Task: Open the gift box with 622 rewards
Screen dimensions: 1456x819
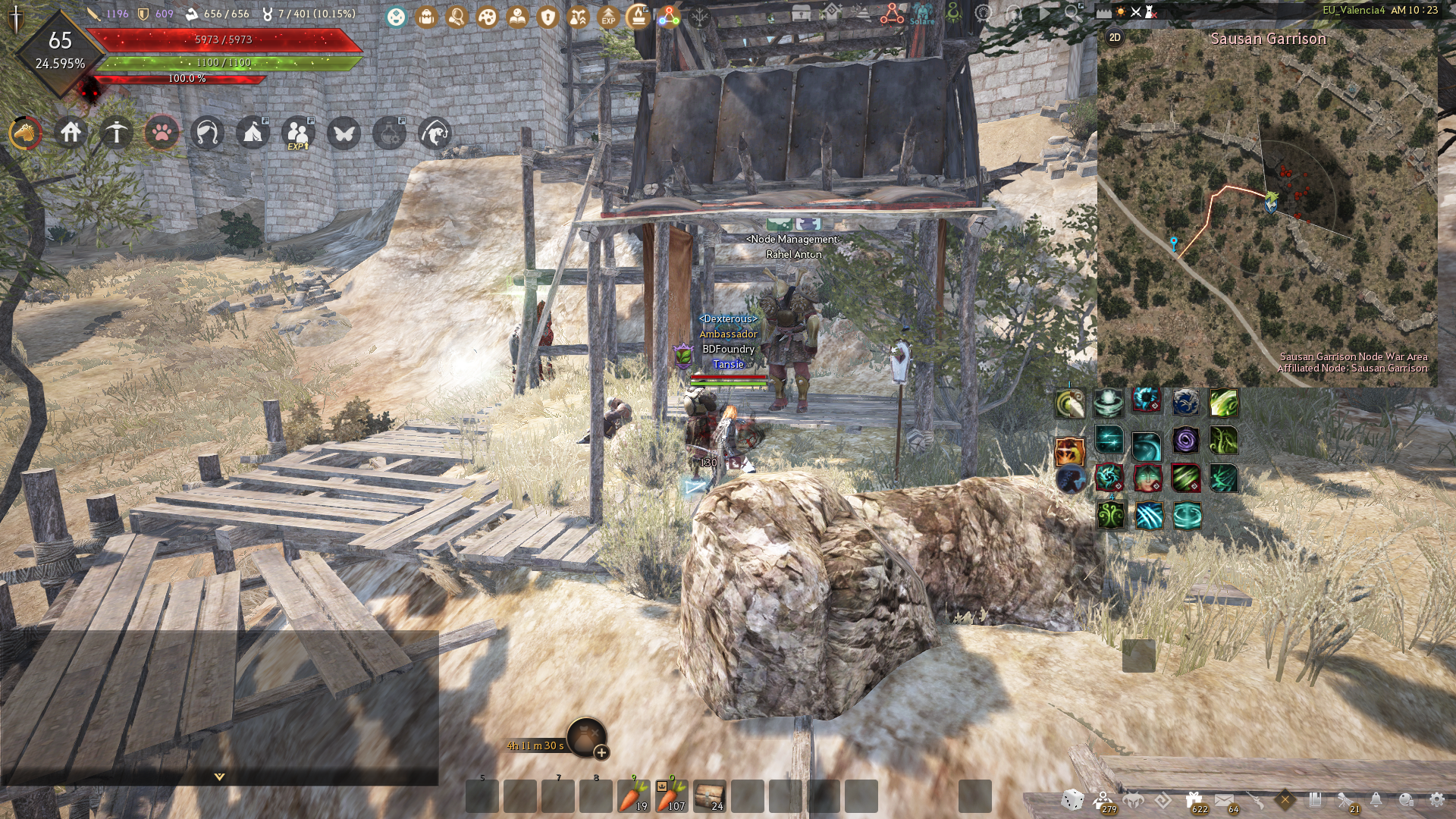Action: [x=1194, y=801]
